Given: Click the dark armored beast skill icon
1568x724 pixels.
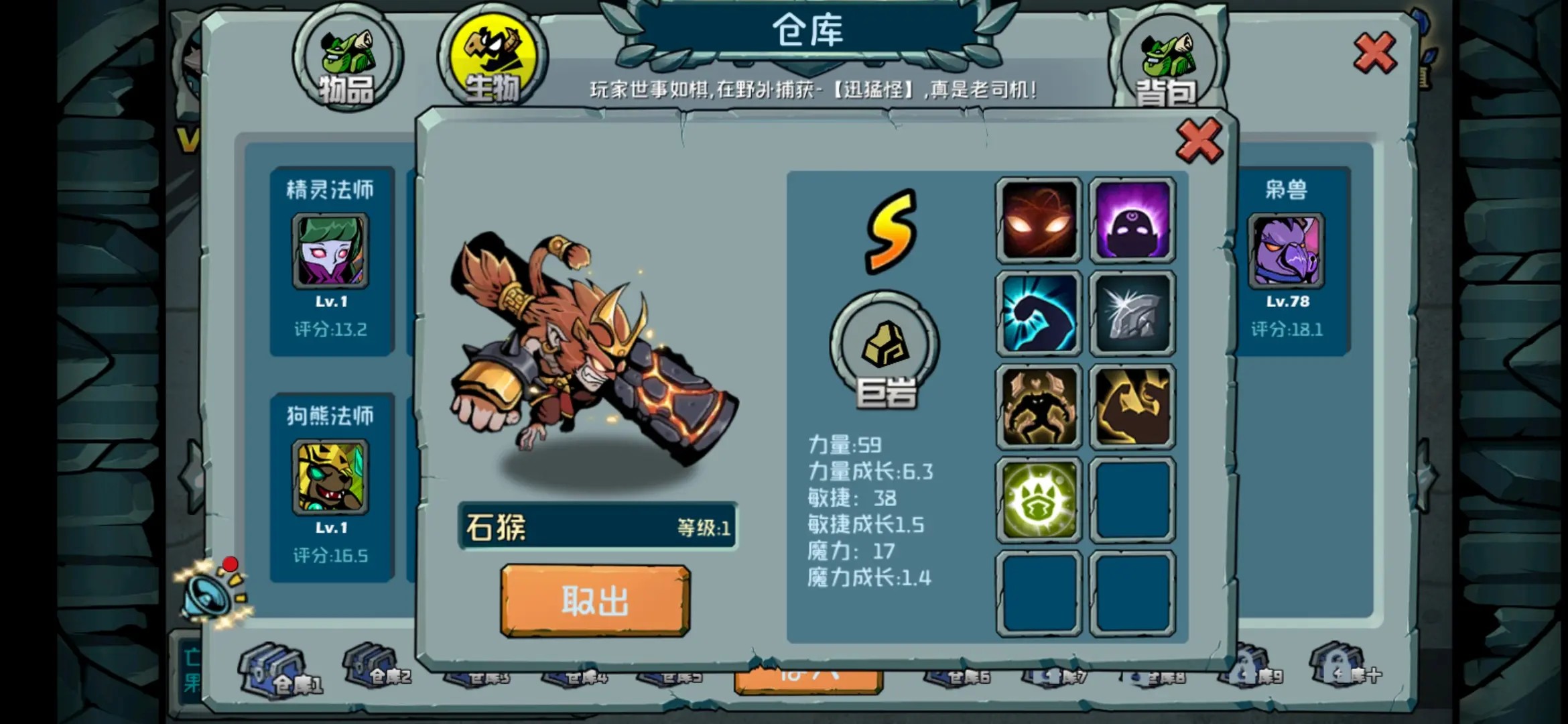Looking at the screenshot, I should (x=1039, y=406).
